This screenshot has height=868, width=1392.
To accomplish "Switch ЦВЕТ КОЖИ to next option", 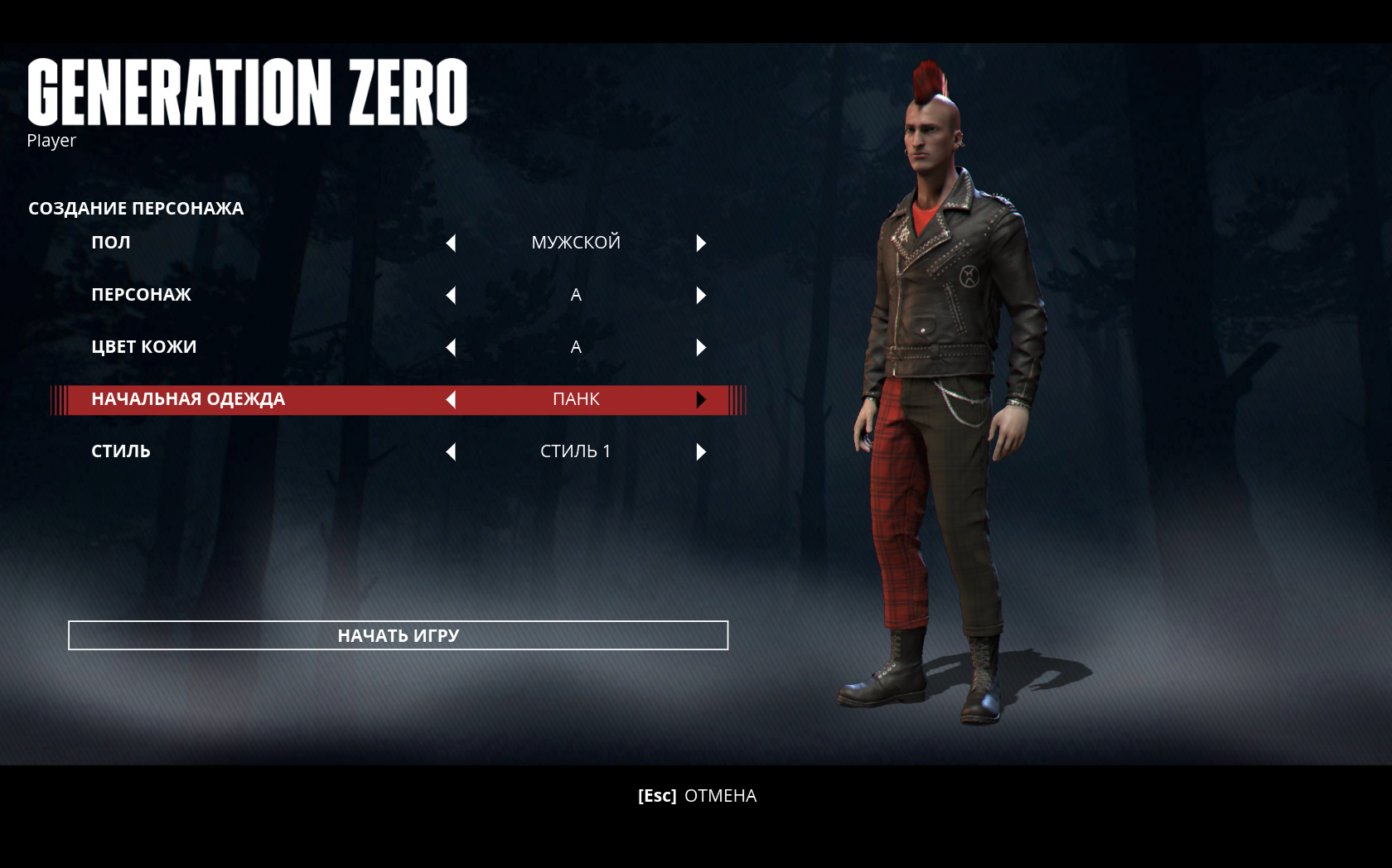I will click(701, 347).
